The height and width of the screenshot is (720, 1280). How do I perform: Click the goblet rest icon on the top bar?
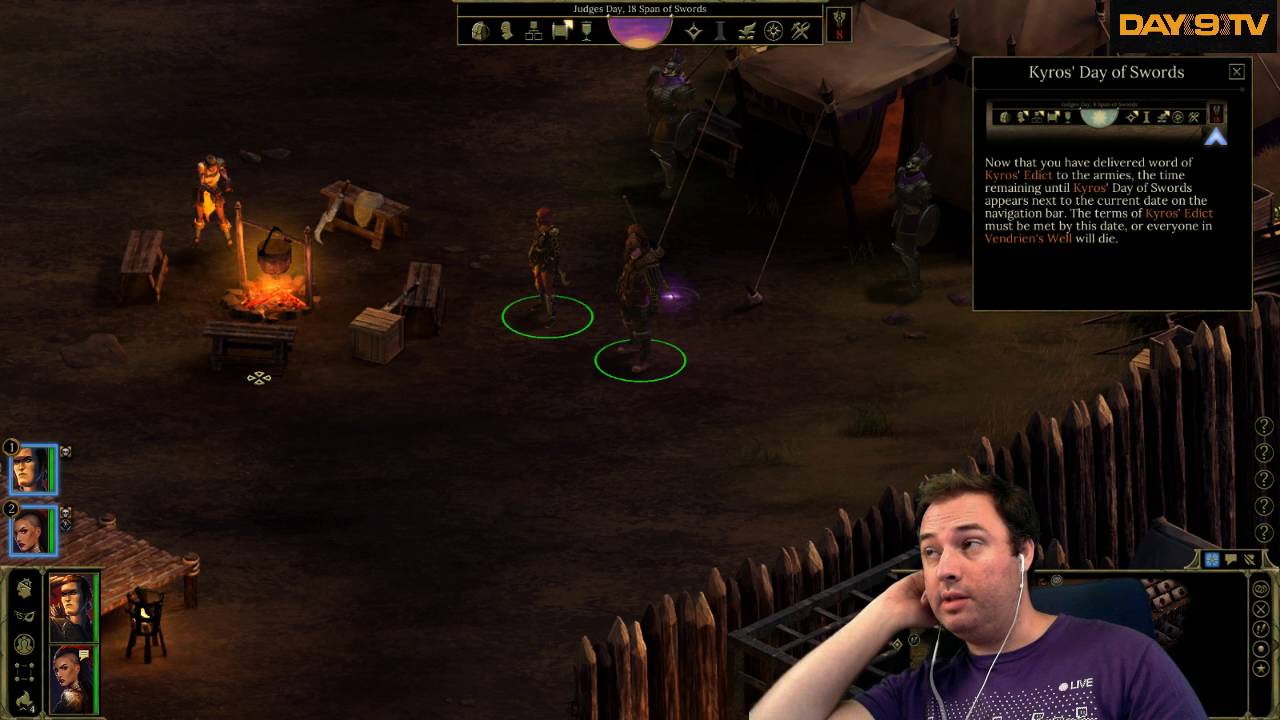(x=586, y=30)
